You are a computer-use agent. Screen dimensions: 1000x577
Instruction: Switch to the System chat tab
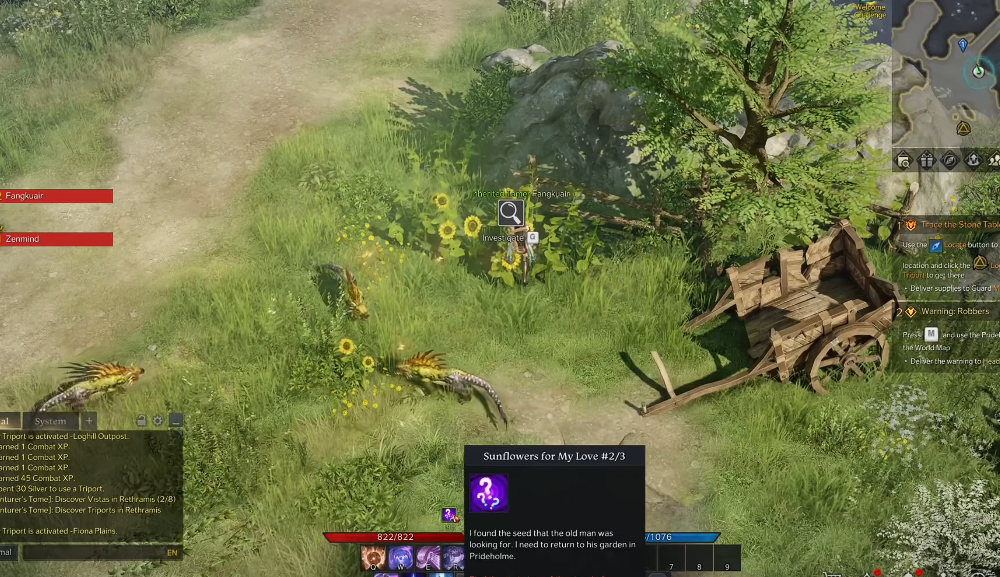click(50, 421)
